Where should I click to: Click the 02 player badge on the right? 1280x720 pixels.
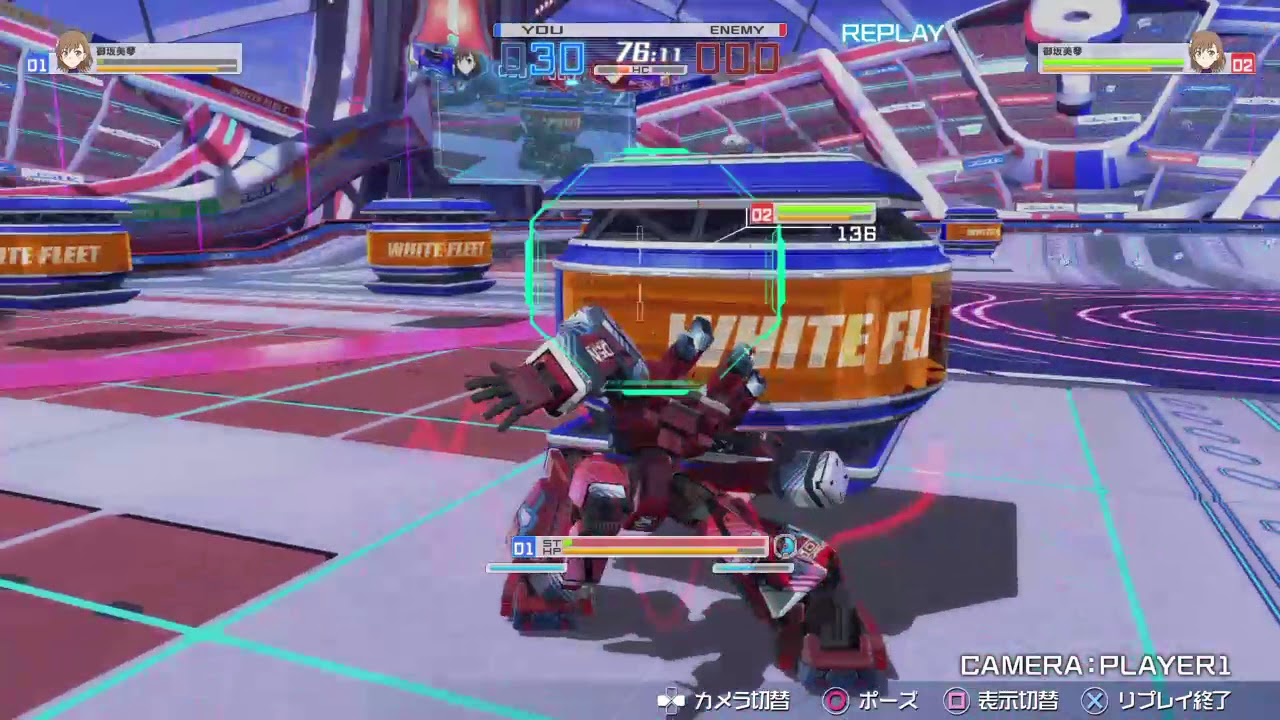(x=1243, y=61)
